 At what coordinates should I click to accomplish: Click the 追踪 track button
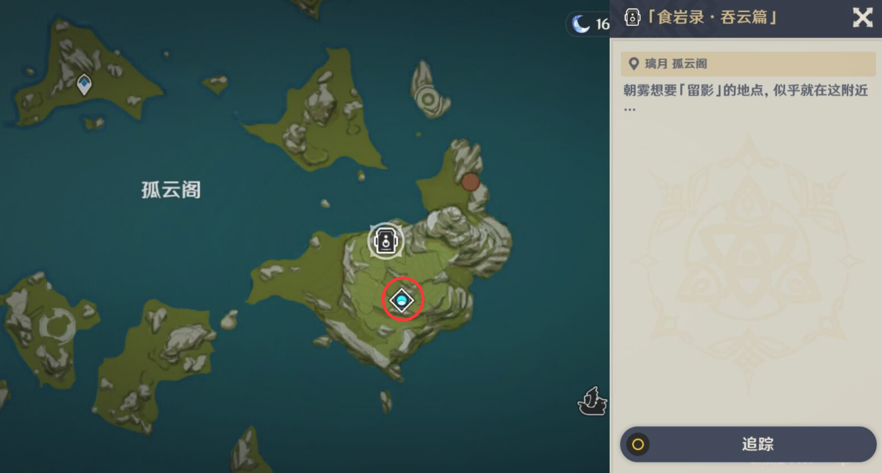[748, 444]
